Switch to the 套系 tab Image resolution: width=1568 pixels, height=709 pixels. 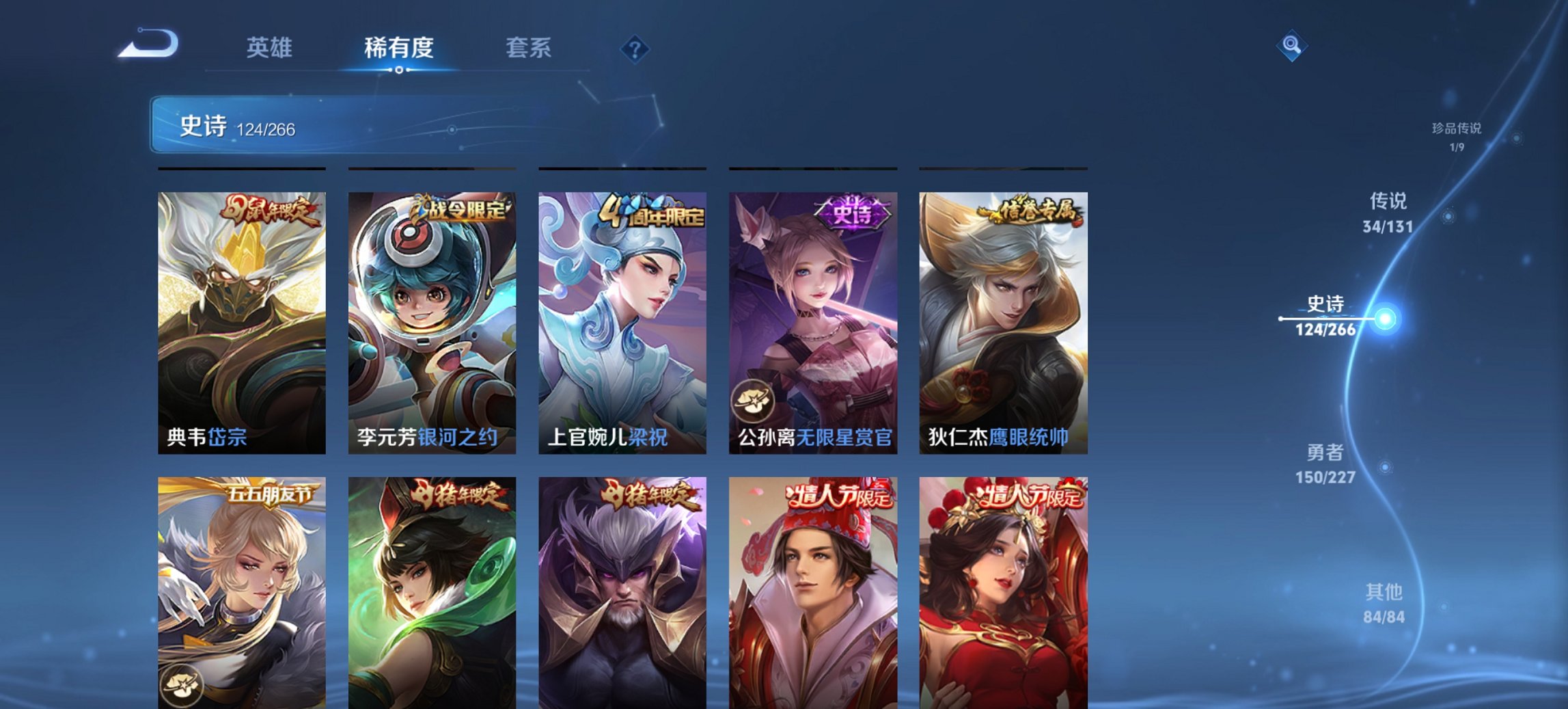tap(527, 48)
